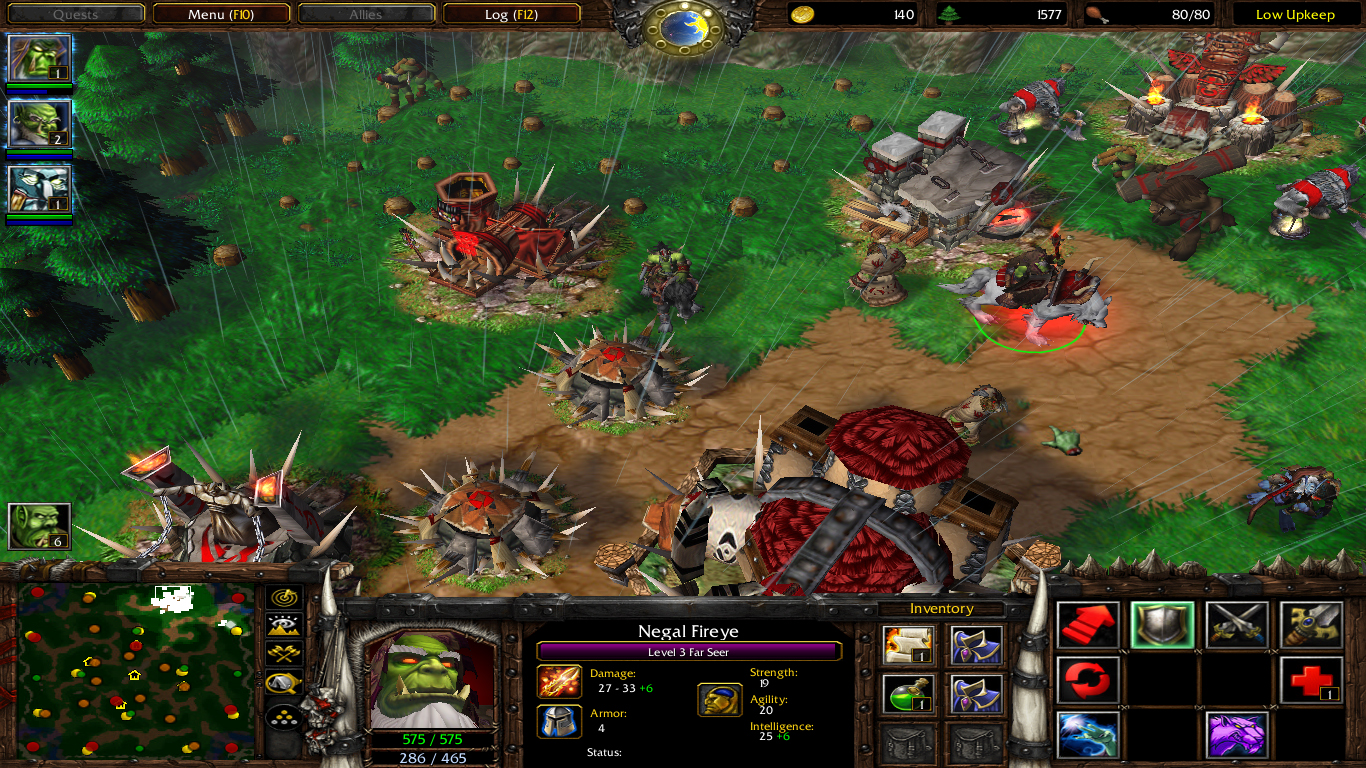1366x768 pixels.
Task: Choose the single sword Attack command
Action: pyautogui.click(x=1311, y=625)
